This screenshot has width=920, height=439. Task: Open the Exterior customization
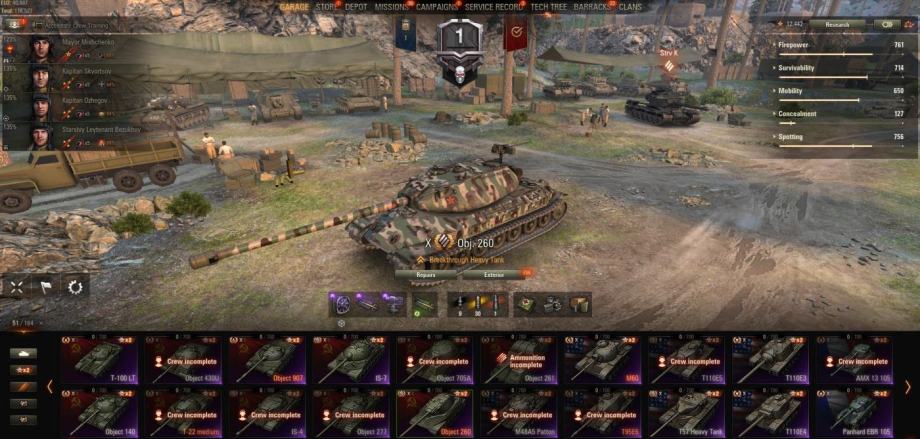(494, 273)
